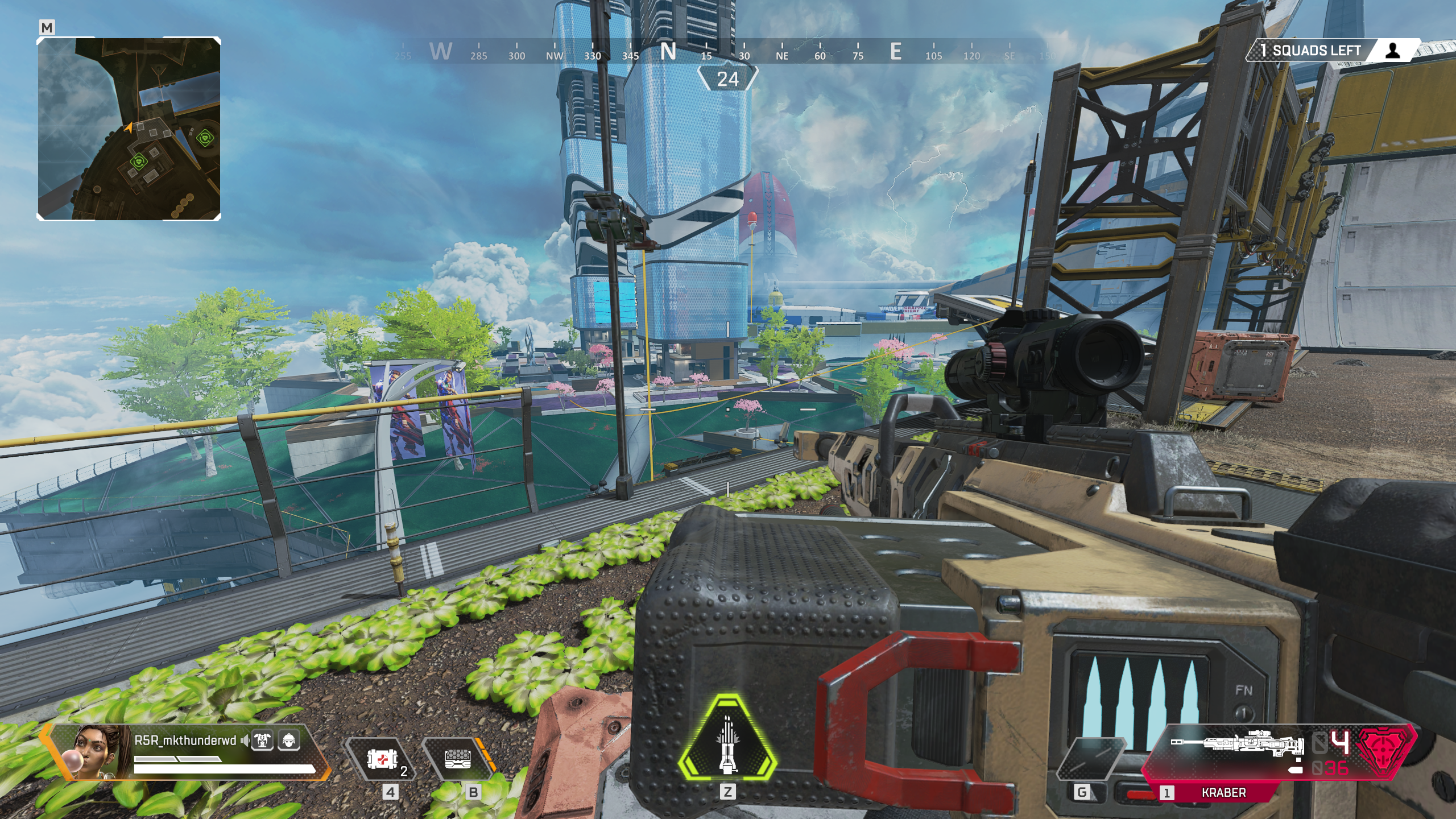Click the speaker icon beside R5R_mkthunderwd
Image resolution: width=1456 pixels, height=819 pixels.
coord(245,741)
